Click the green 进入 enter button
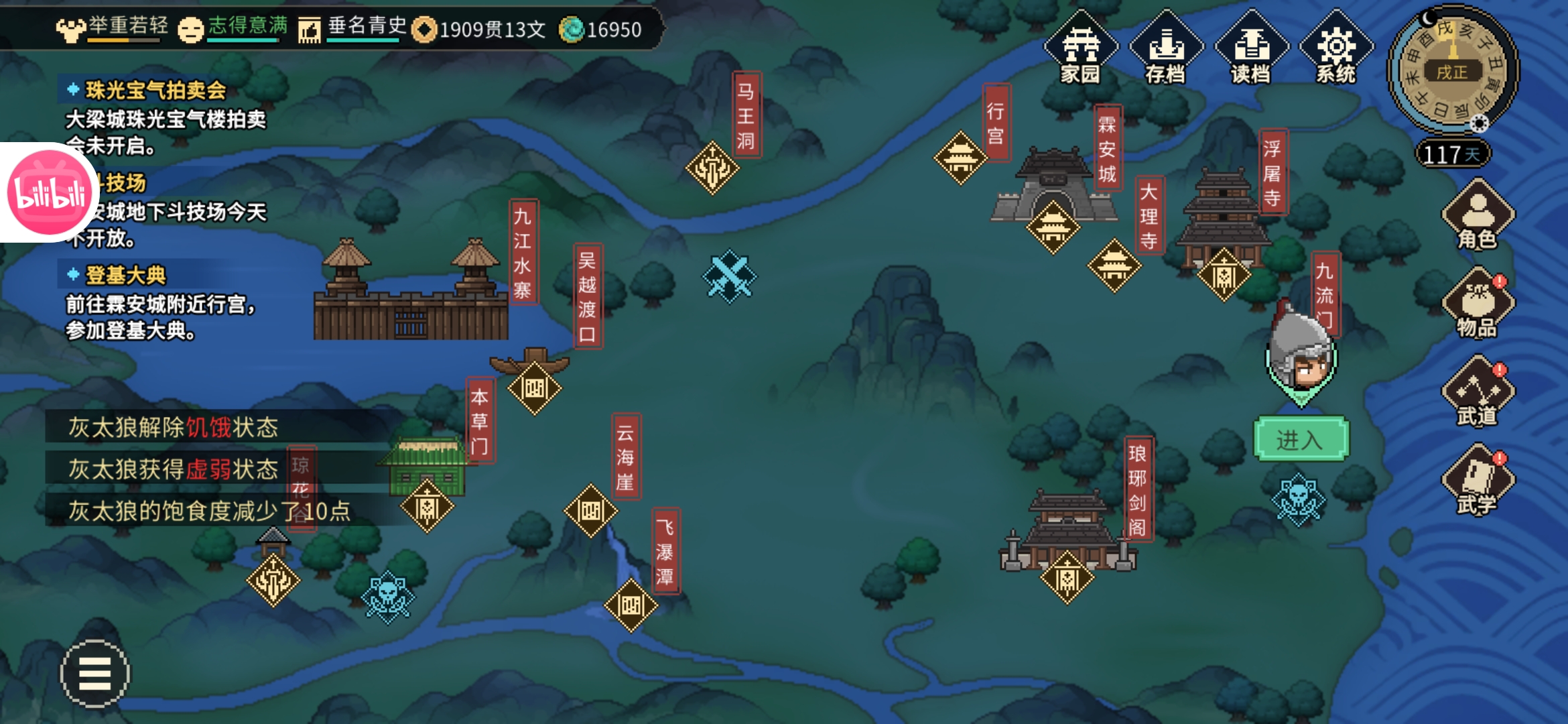 pos(1300,440)
